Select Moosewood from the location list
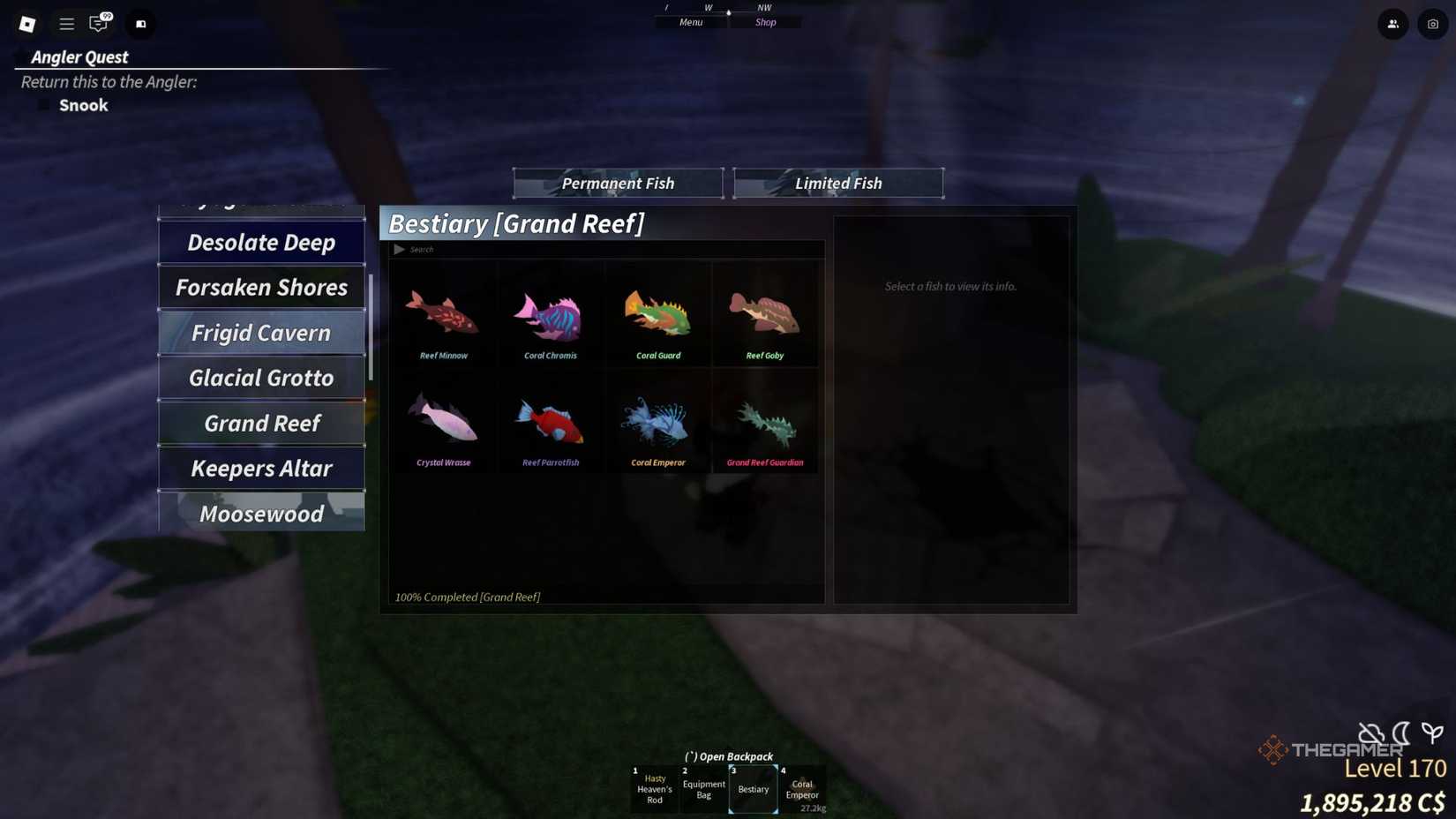This screenshot has height=819, width=1456. pyautogui.click(x=261, y=514)
